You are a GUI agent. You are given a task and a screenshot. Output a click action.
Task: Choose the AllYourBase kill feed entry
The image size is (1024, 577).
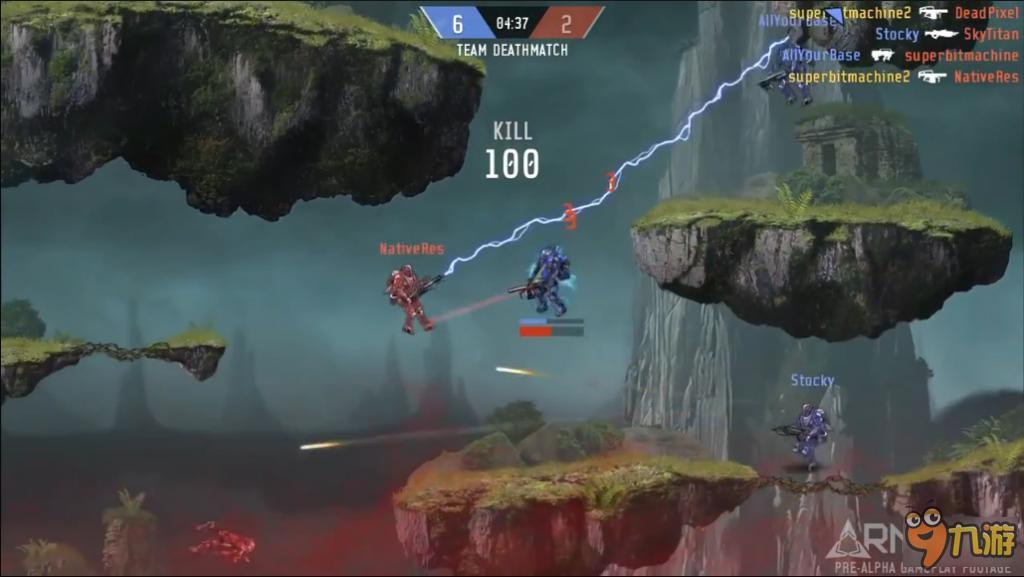(900, 55)
